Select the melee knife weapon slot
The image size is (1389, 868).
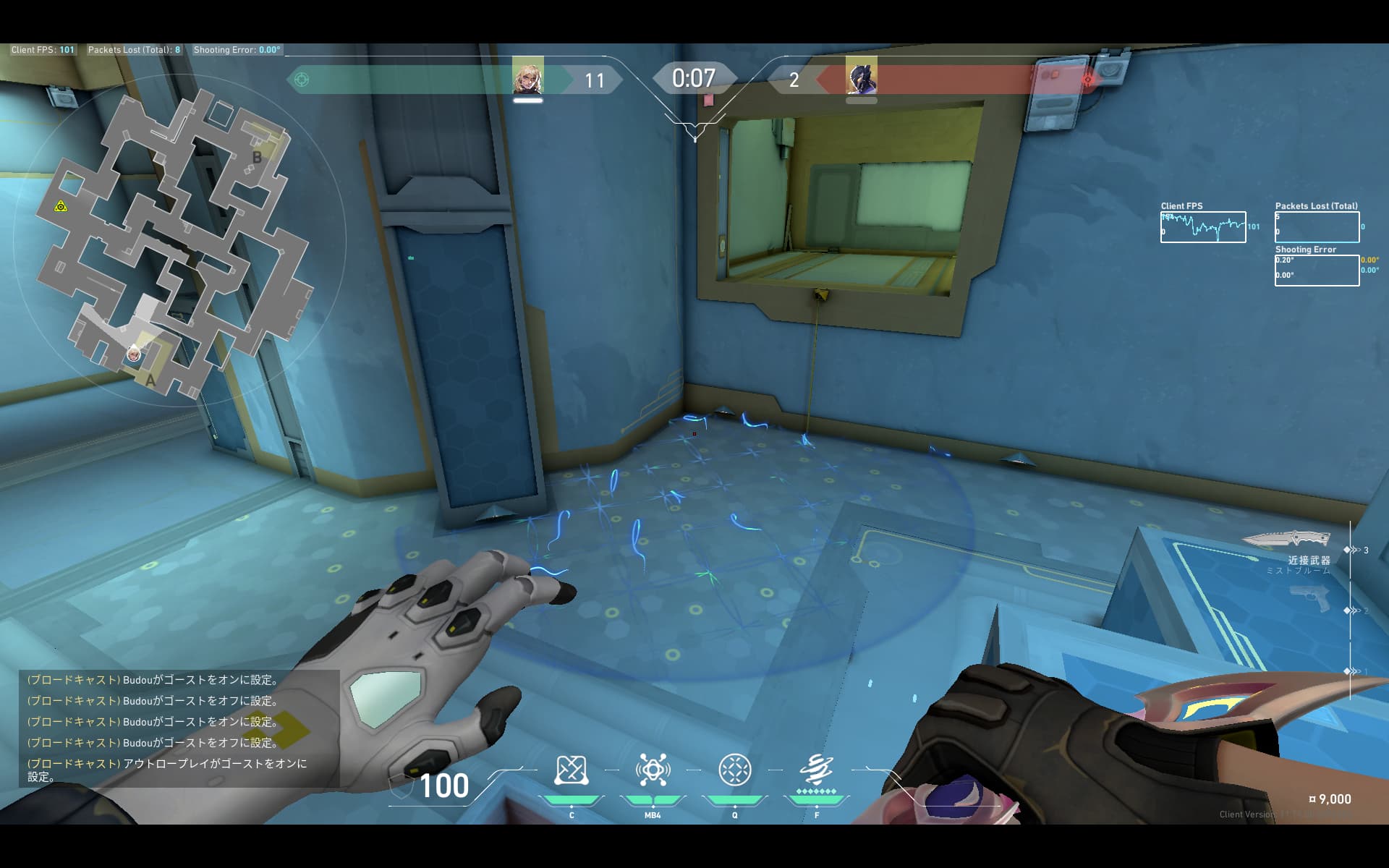coord(1286,539)
